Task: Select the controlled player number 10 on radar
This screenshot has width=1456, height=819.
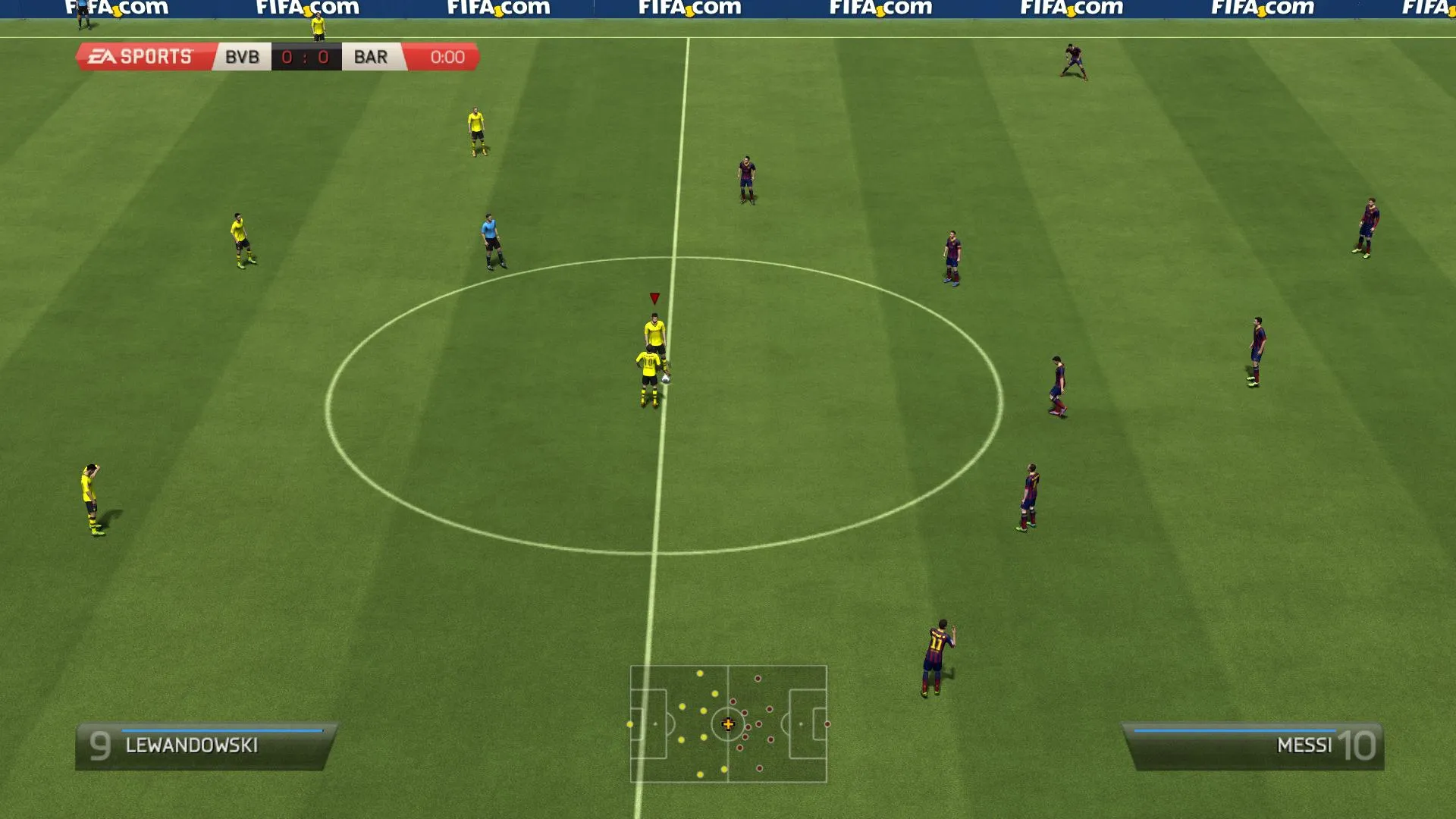Action: pos(728,724)
